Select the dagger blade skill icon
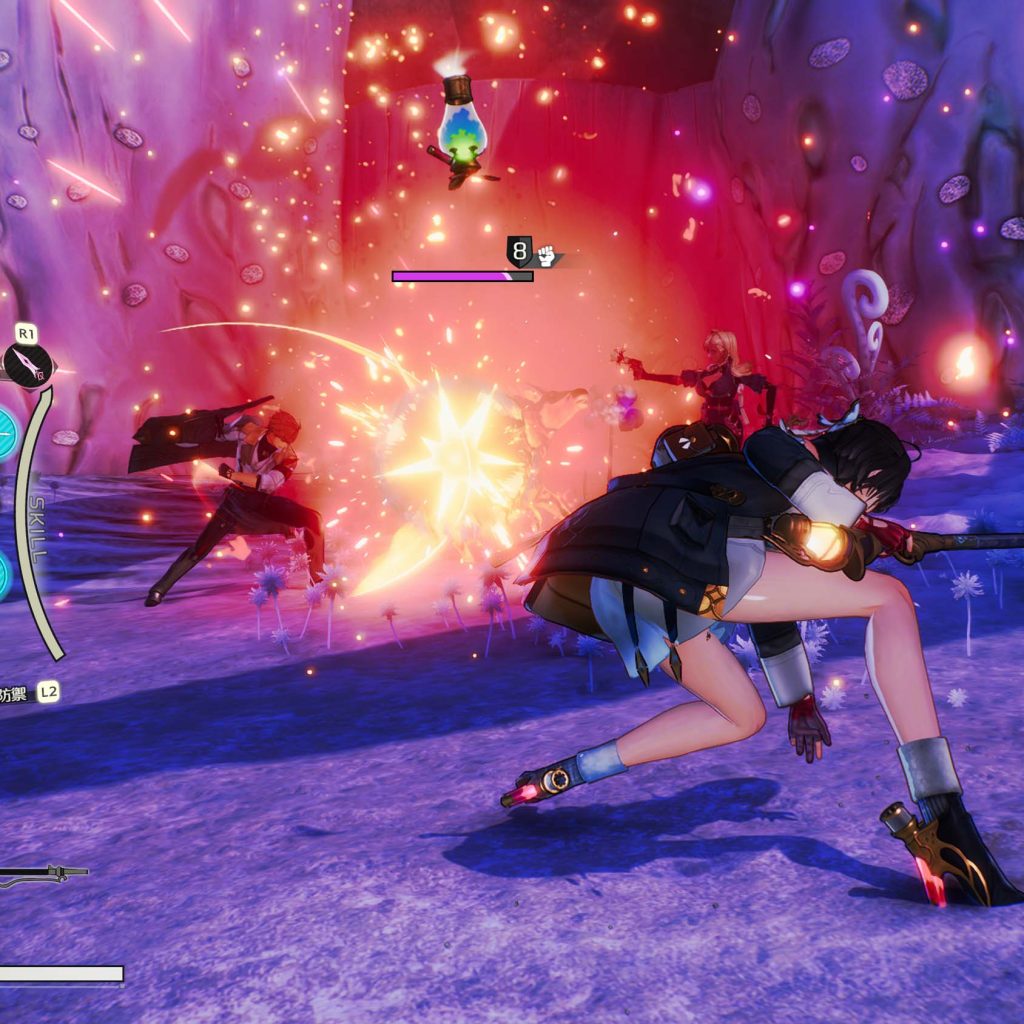 tap(27, 366)
